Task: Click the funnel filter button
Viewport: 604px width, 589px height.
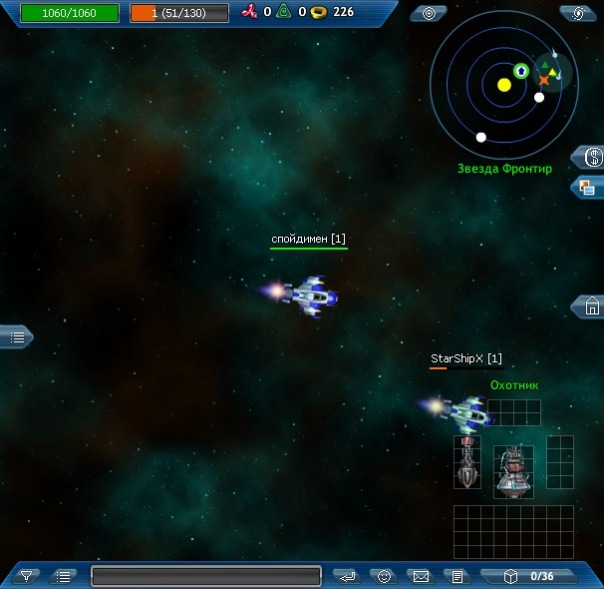Action: (27, 575)
